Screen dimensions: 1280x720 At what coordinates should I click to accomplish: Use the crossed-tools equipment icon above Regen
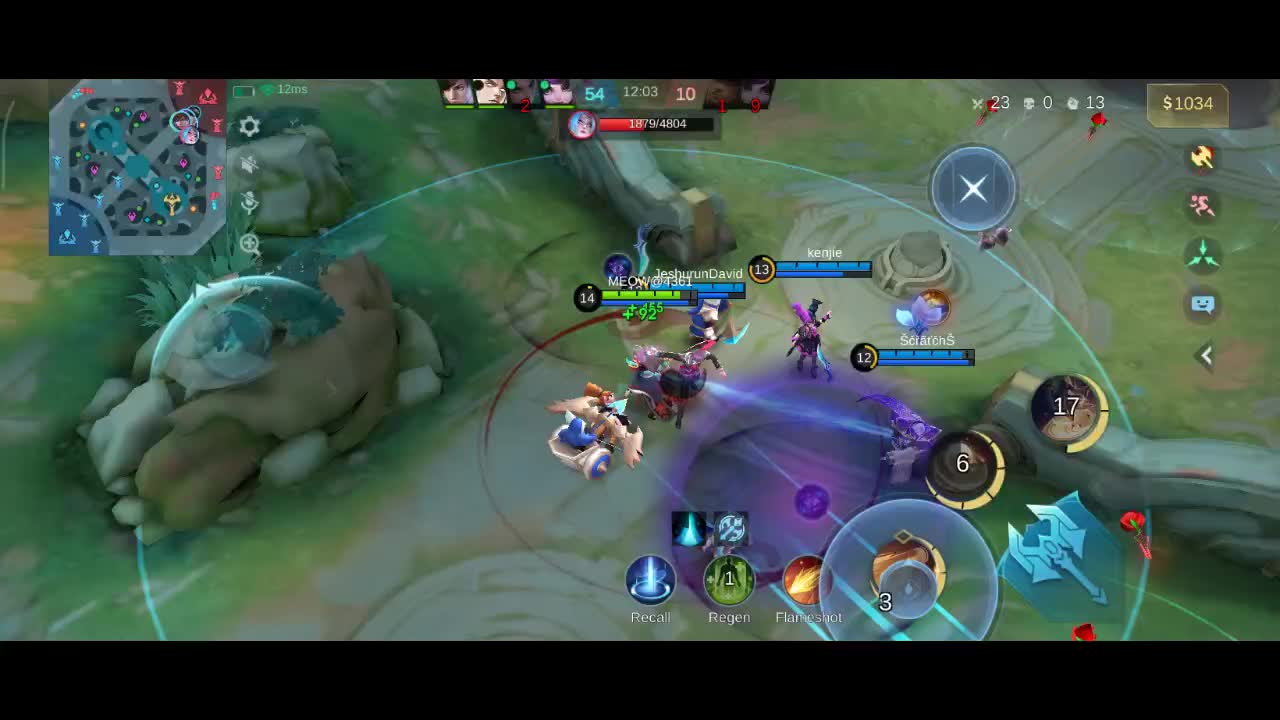click(x=732, y=529)
